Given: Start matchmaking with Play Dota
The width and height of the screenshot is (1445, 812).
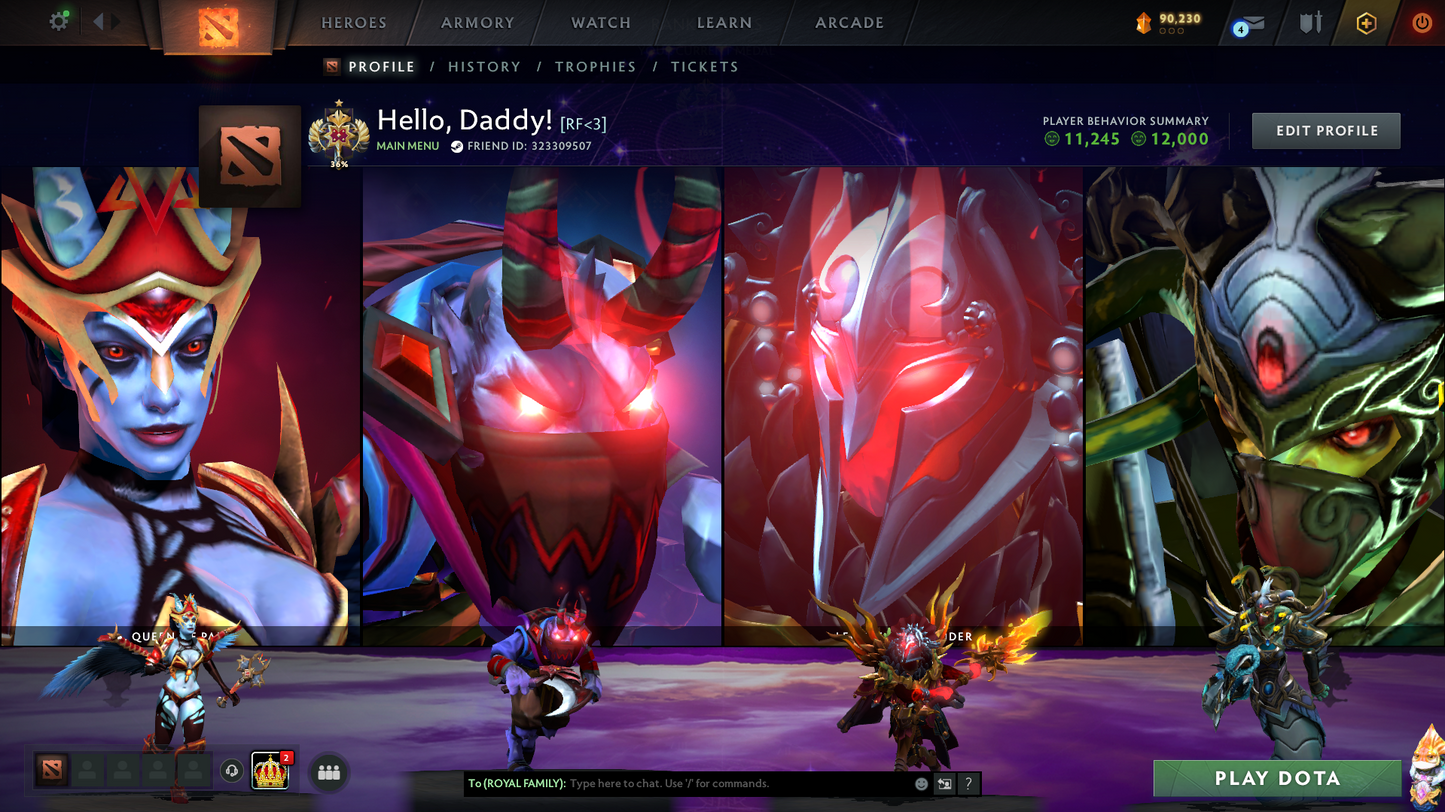Looking at the screenshot, I should tap(1277, 779).
